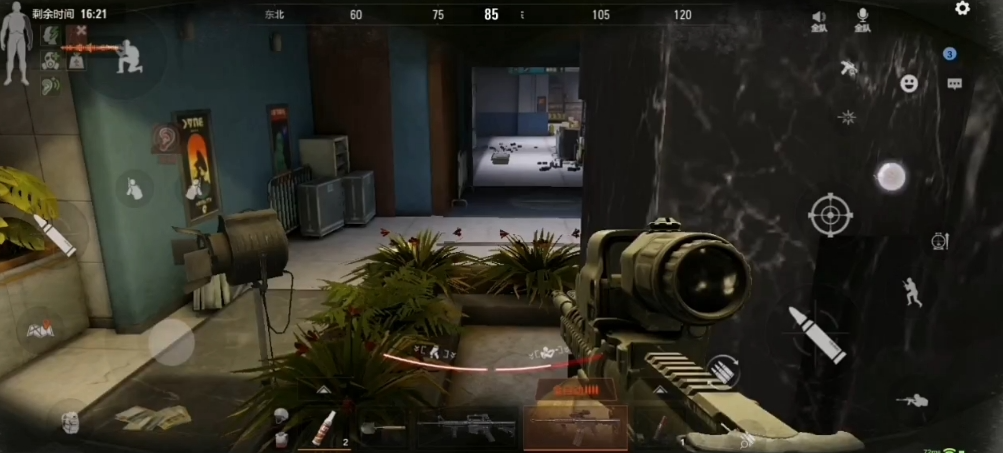Screen dimensions: 1003x453
Task: Tap the white jump orb button
Action: pos(889,177)
